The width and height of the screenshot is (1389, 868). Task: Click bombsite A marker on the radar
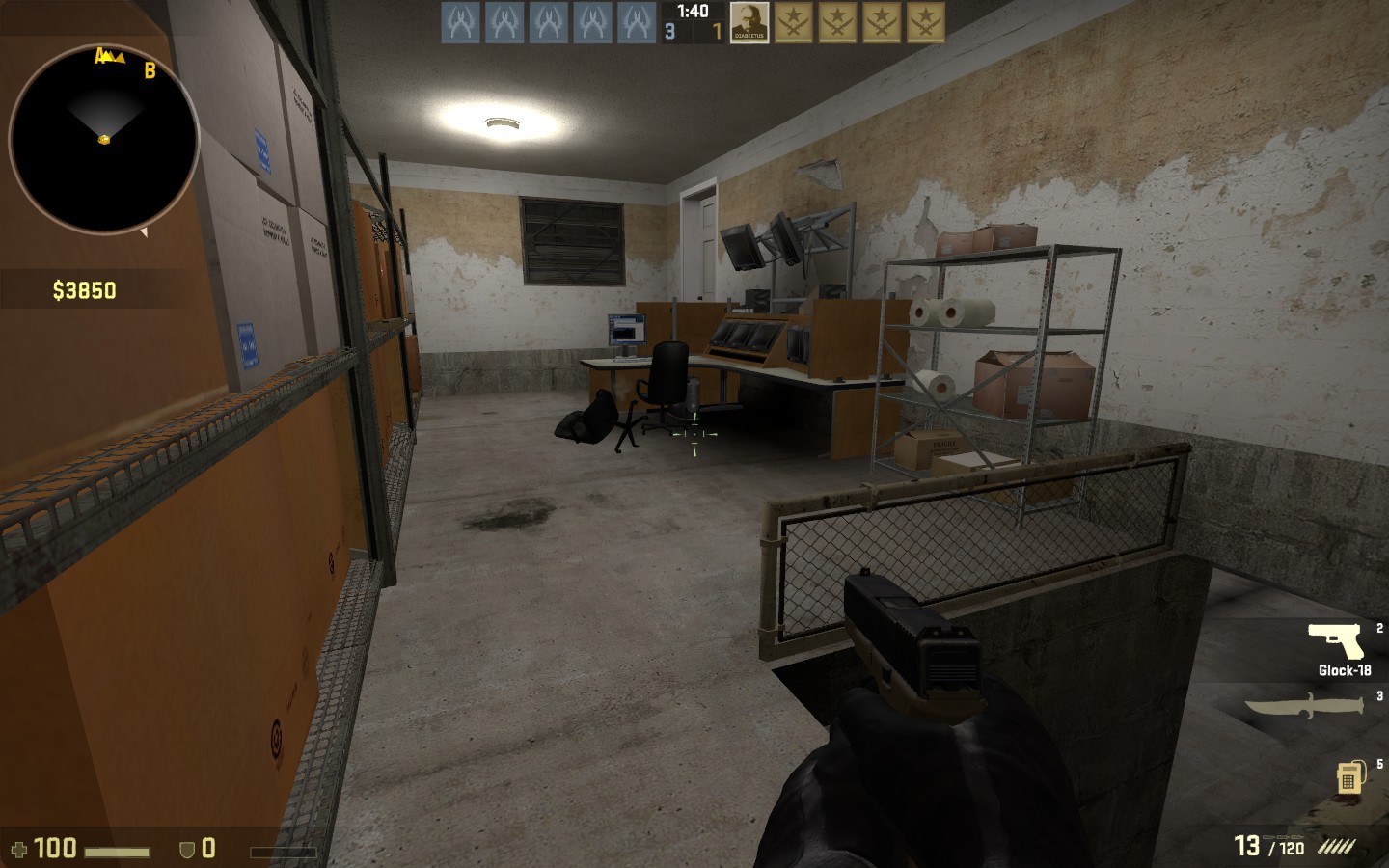pyautogui.click(x=102, y=56)
